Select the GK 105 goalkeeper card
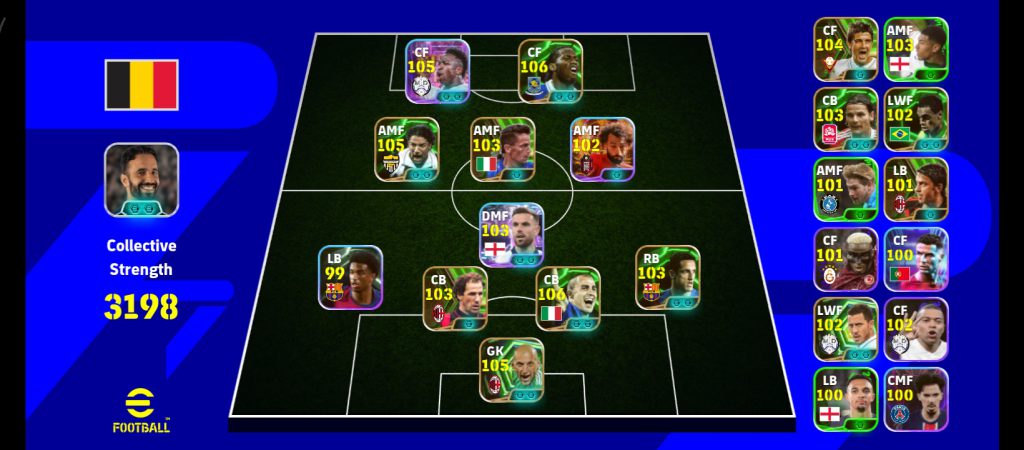Viewport: 1024px width, 450px height. coord(512,370)
